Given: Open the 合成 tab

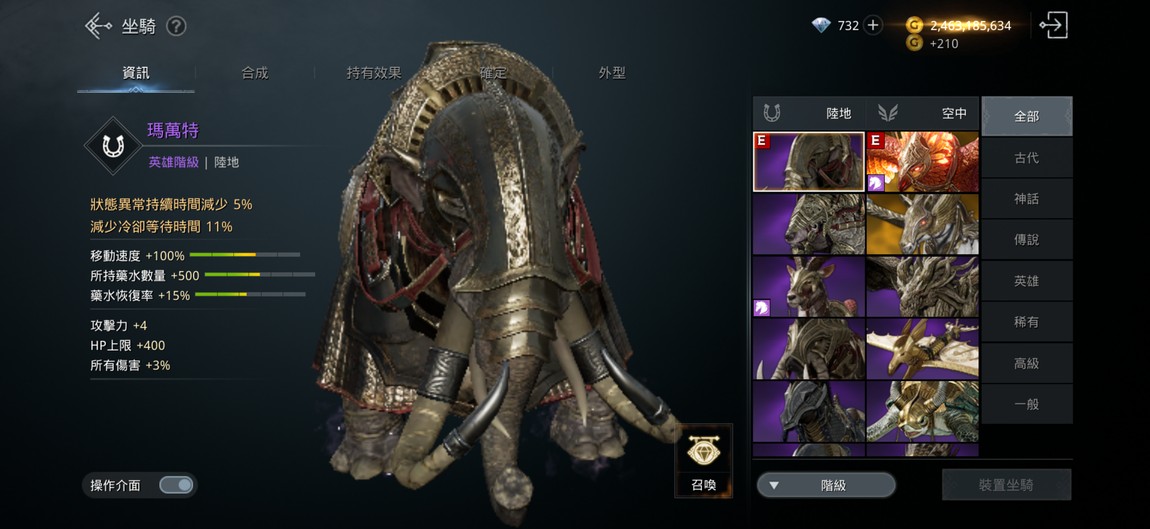Looking at the screenshot, I should 254,73.
